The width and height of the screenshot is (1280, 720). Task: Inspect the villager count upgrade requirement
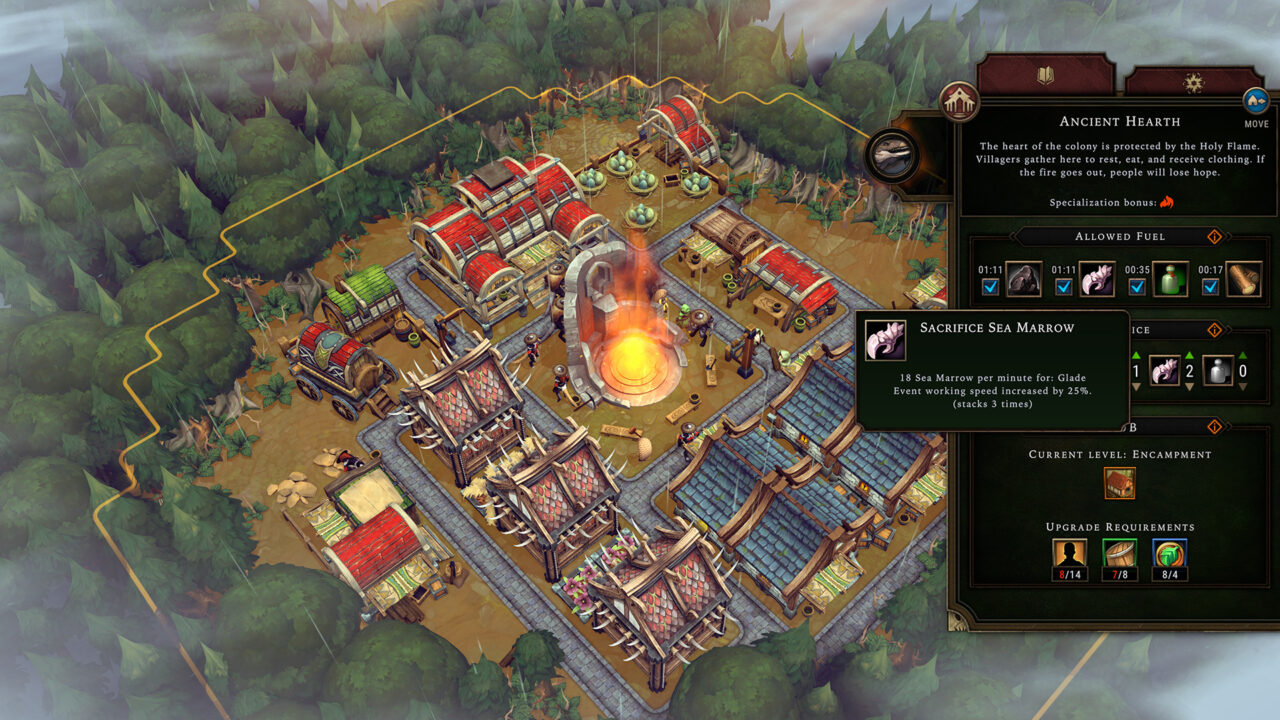pyautogui.click(x=1068, y=555)
